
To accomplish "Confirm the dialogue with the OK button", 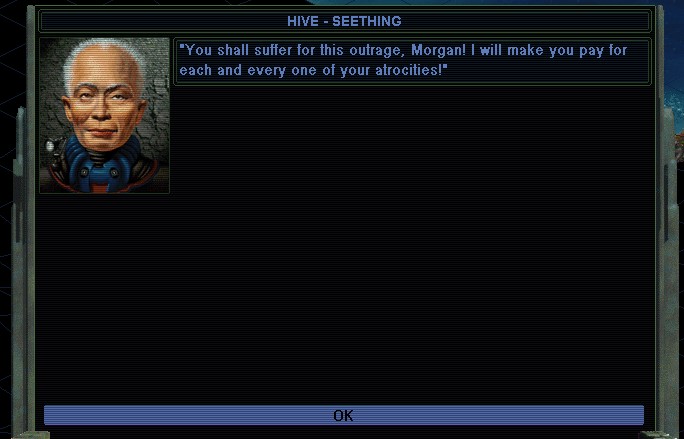I will pyautogui.click(x=343, y=415).
